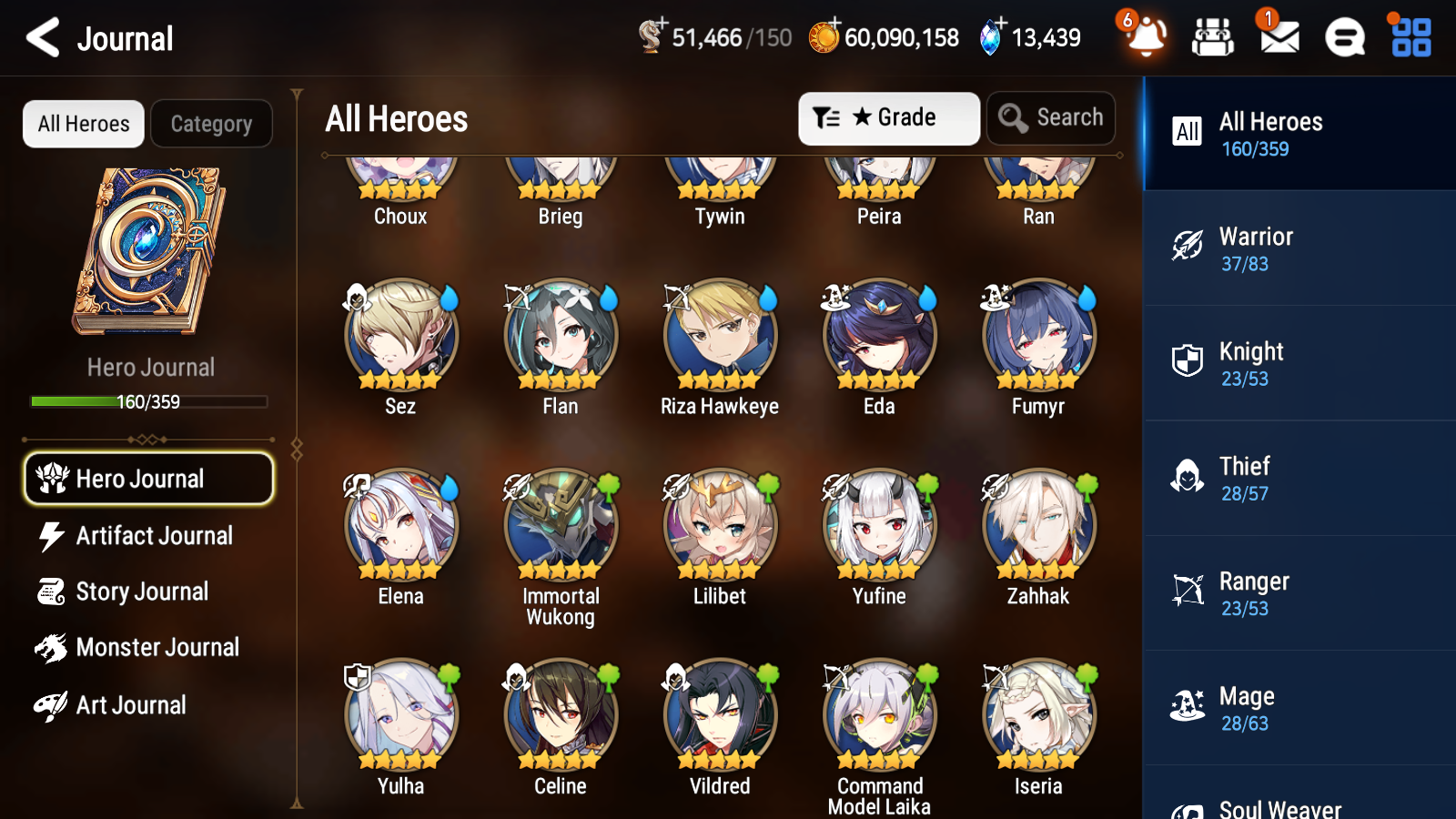The width and height of the screenshot is (1456, 819).
Task: View the Hero Journal progress bar
Action: click(x=148, y=400)
